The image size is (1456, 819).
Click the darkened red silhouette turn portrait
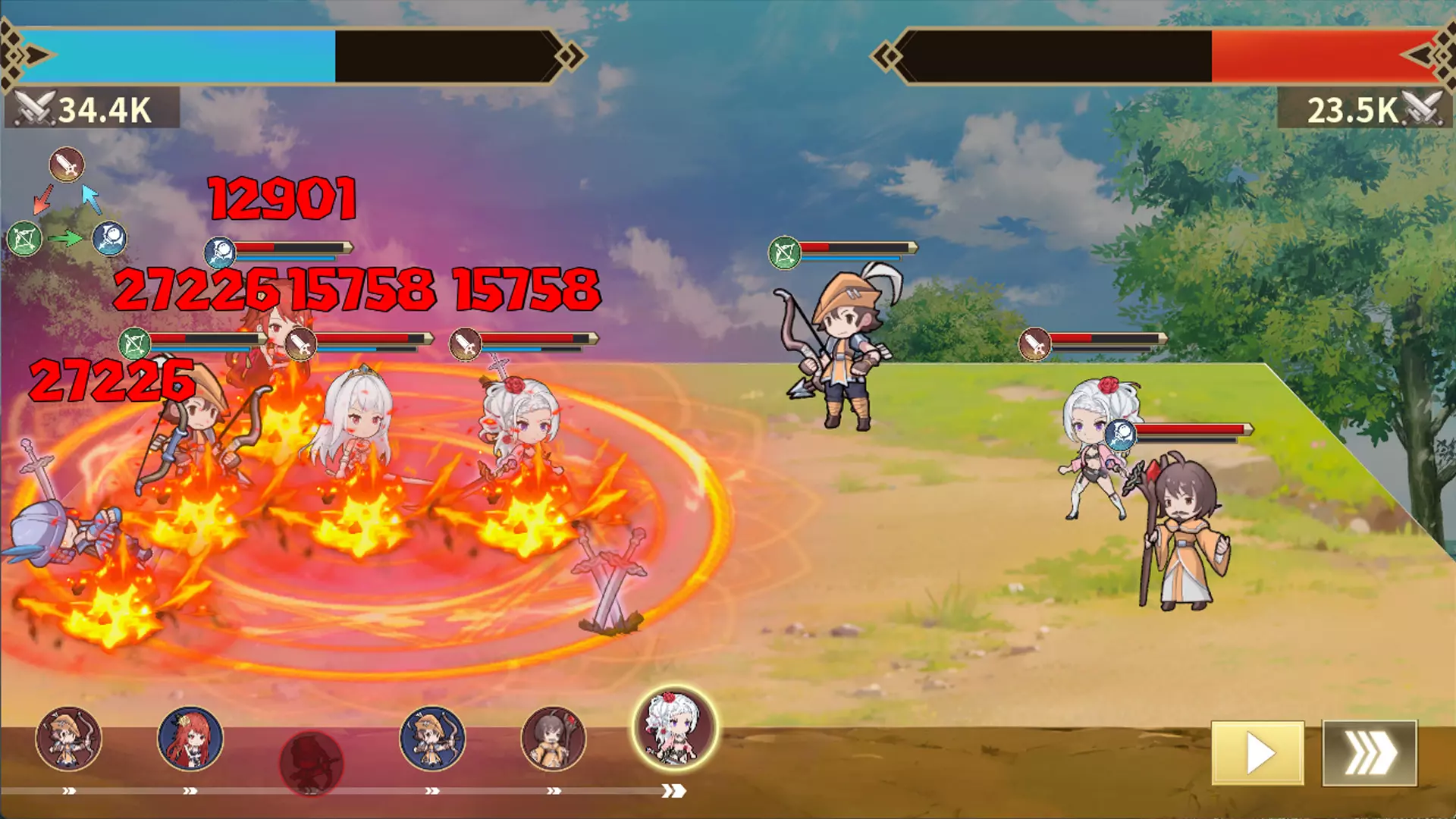pos(311,762)
